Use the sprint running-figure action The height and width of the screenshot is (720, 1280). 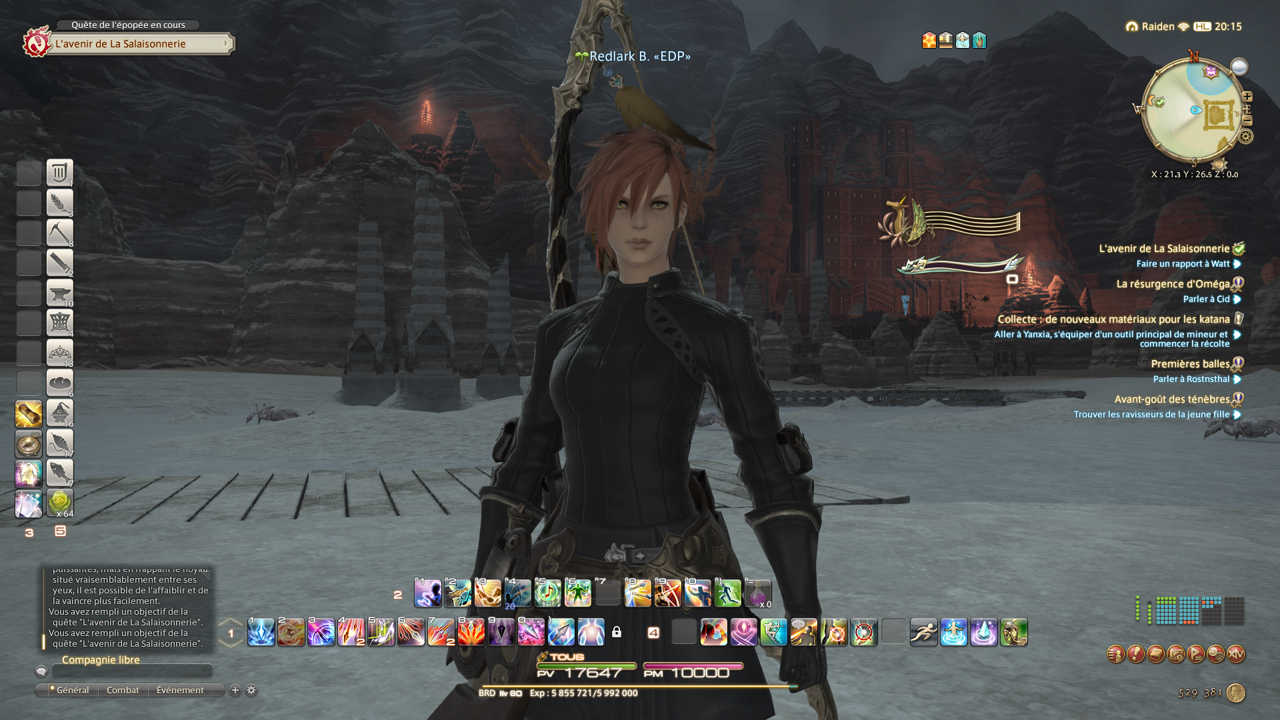pos(923,632)
